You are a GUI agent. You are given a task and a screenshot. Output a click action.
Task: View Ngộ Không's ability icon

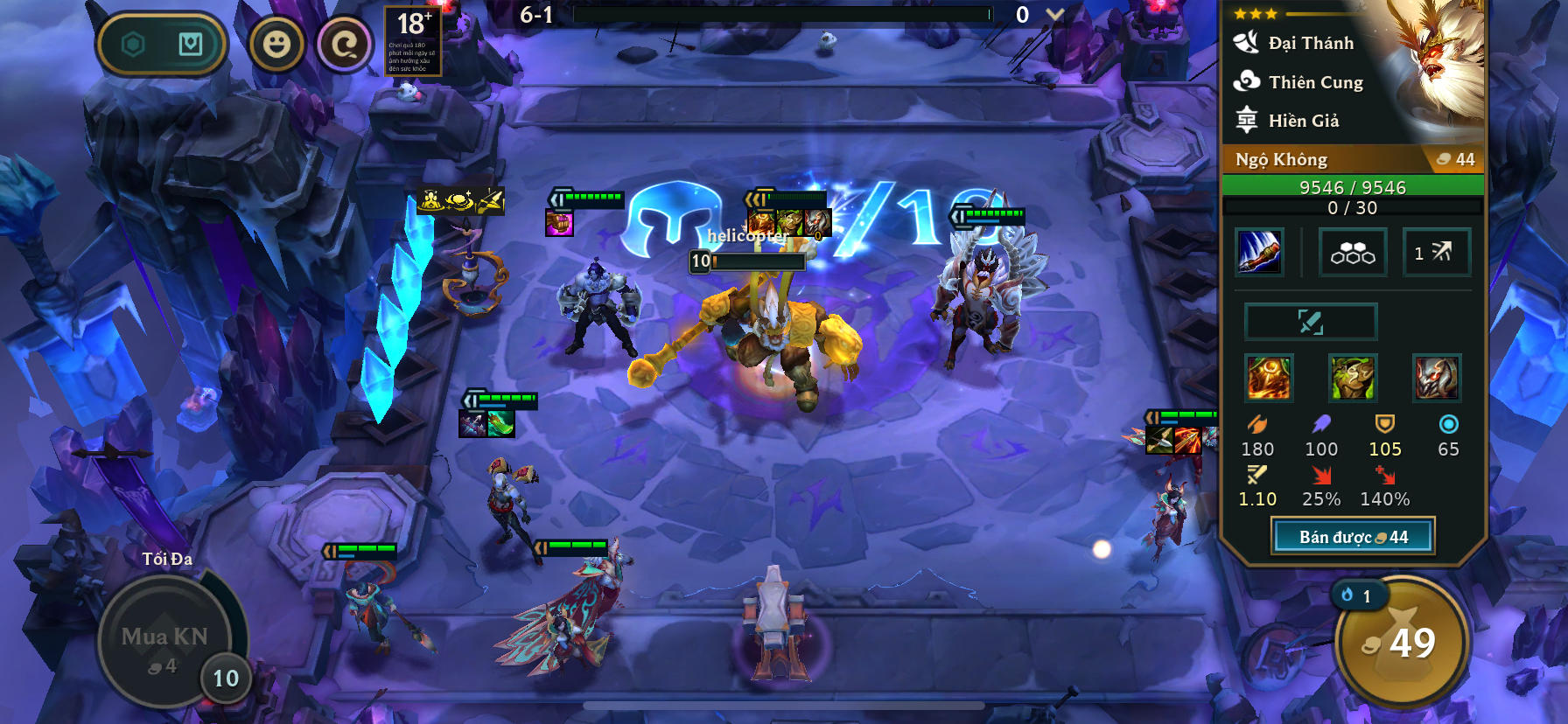click(x=1258, y=251)
